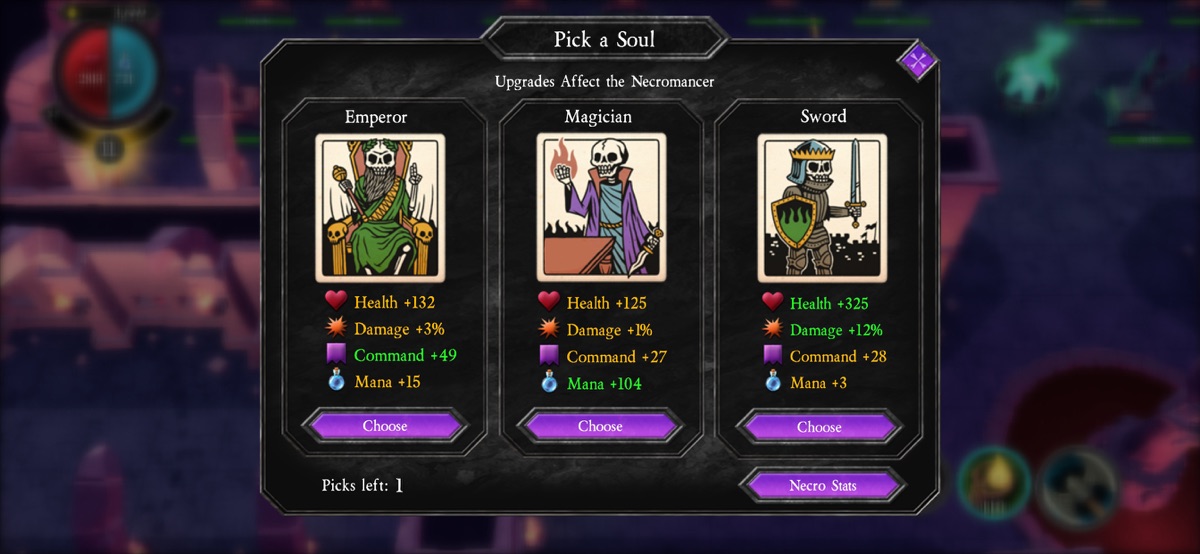Activate the flame ability icon

[x=995, y=484]
